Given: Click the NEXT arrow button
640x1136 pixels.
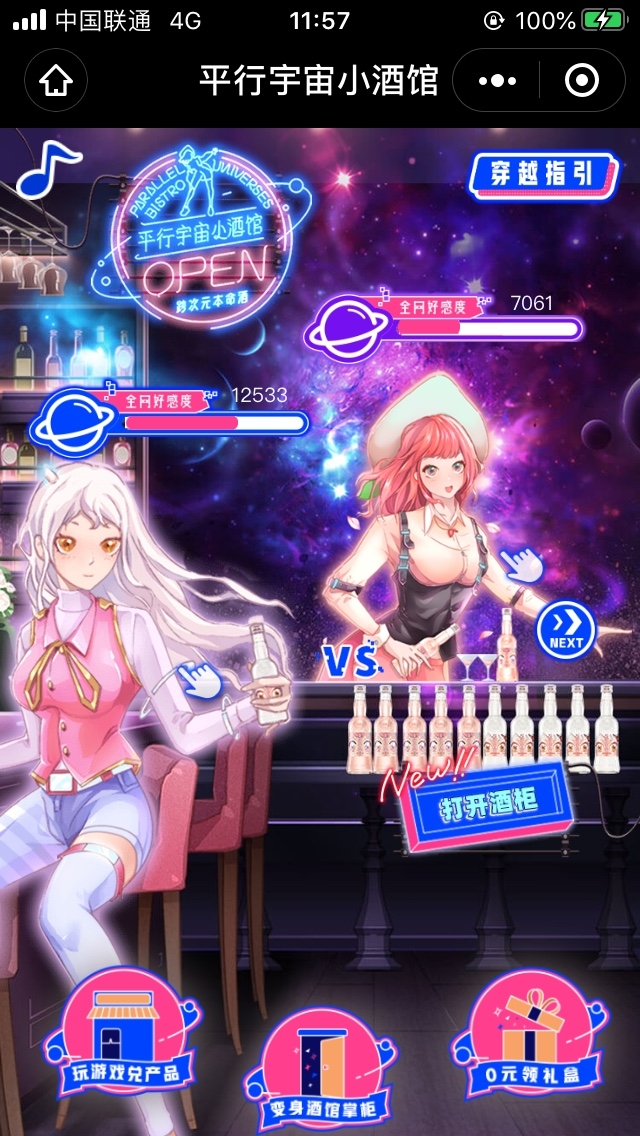Looking at the screenshot, I should tap(565, 631).
